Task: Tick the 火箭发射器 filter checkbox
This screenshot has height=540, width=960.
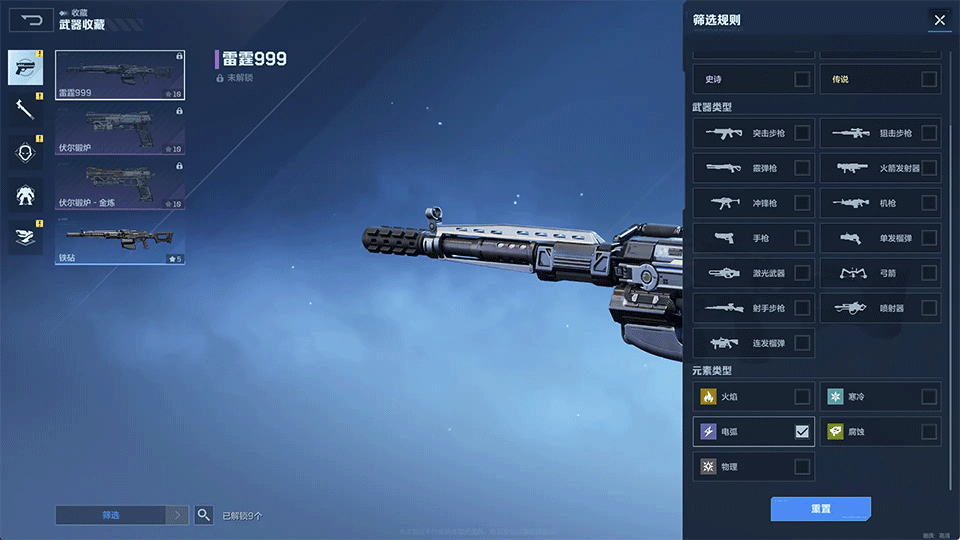Action: [929, 168]
